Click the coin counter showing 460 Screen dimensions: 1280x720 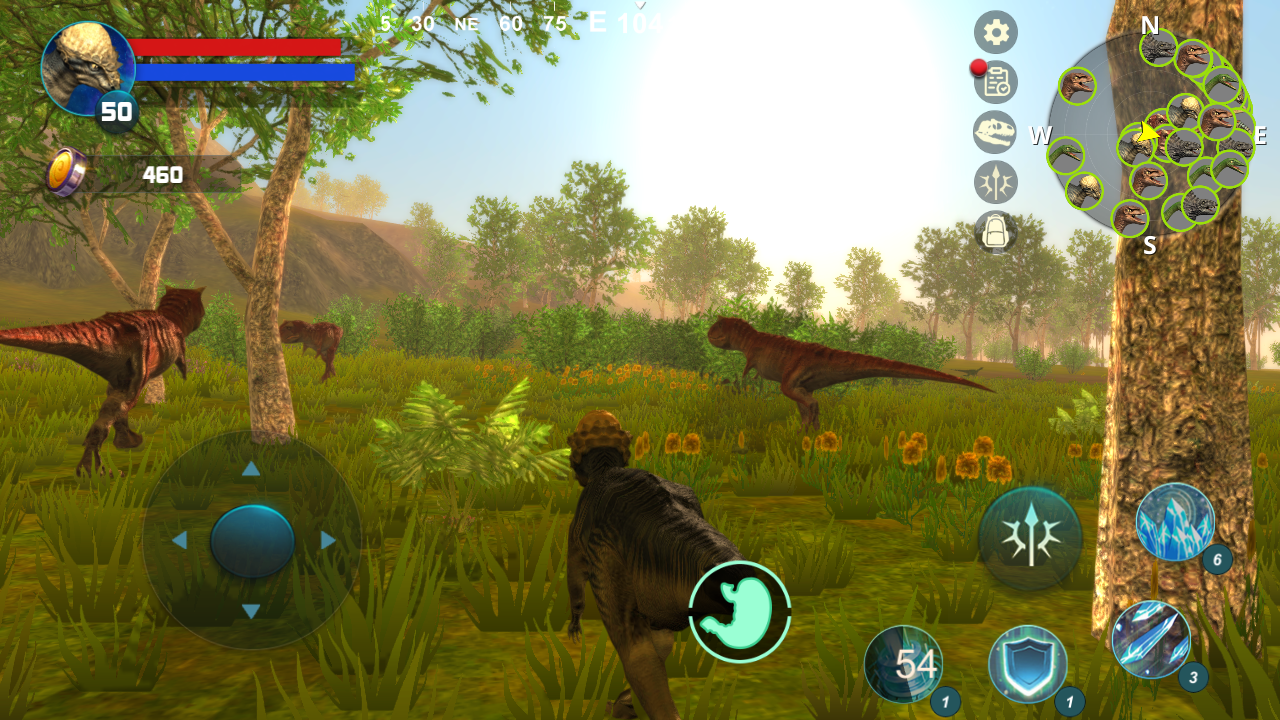[x=160, y=174]
